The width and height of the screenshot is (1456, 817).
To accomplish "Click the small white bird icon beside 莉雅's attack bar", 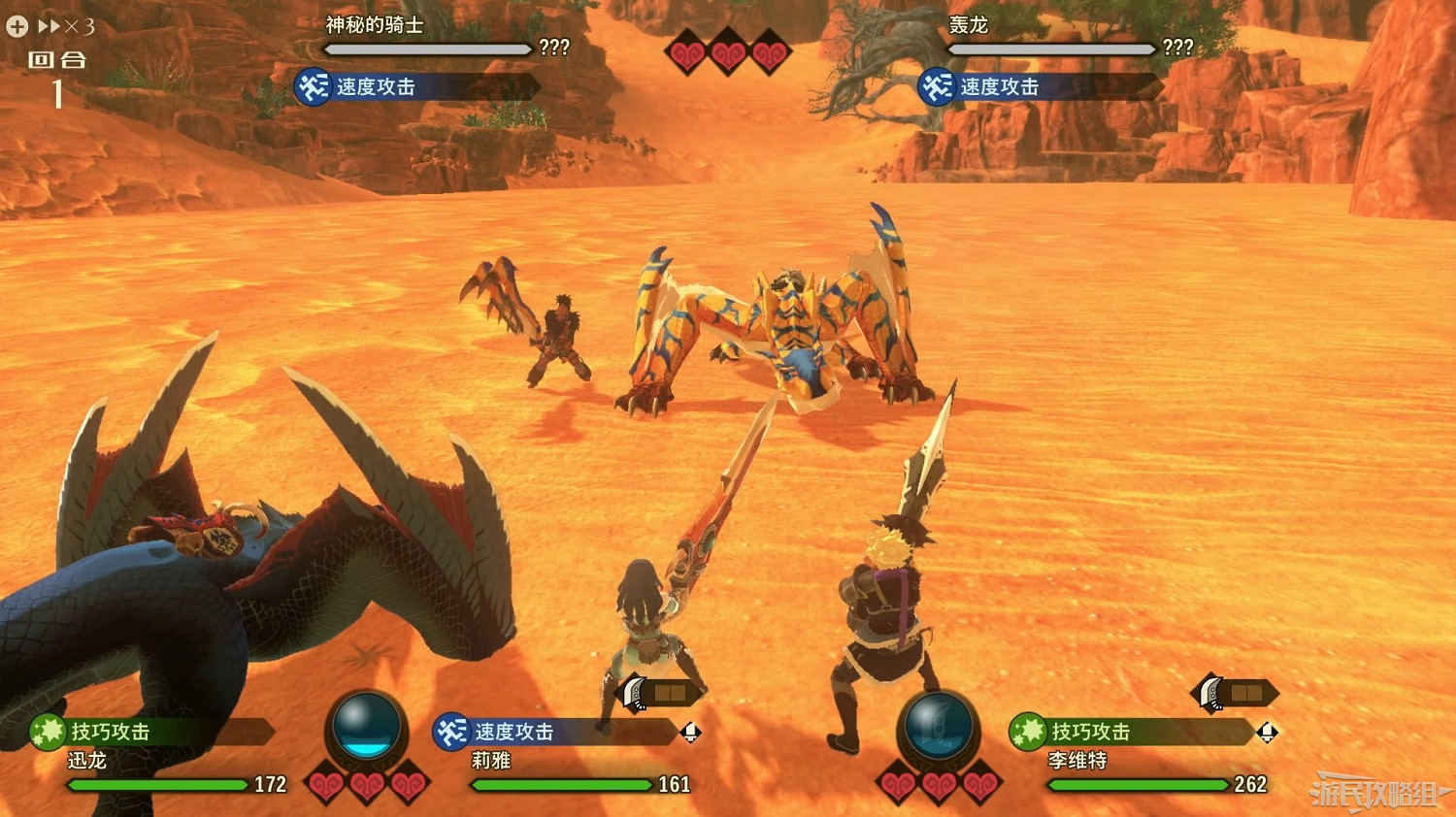I will 691,735.
